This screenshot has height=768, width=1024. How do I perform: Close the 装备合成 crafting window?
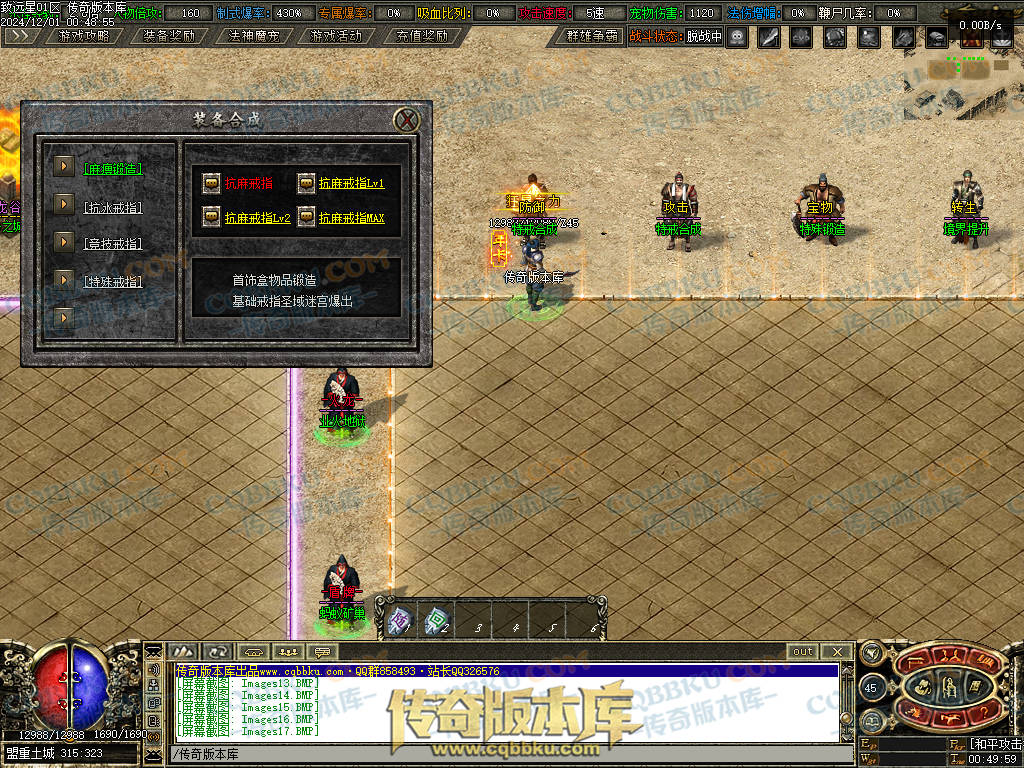click(x=407, y=121)
